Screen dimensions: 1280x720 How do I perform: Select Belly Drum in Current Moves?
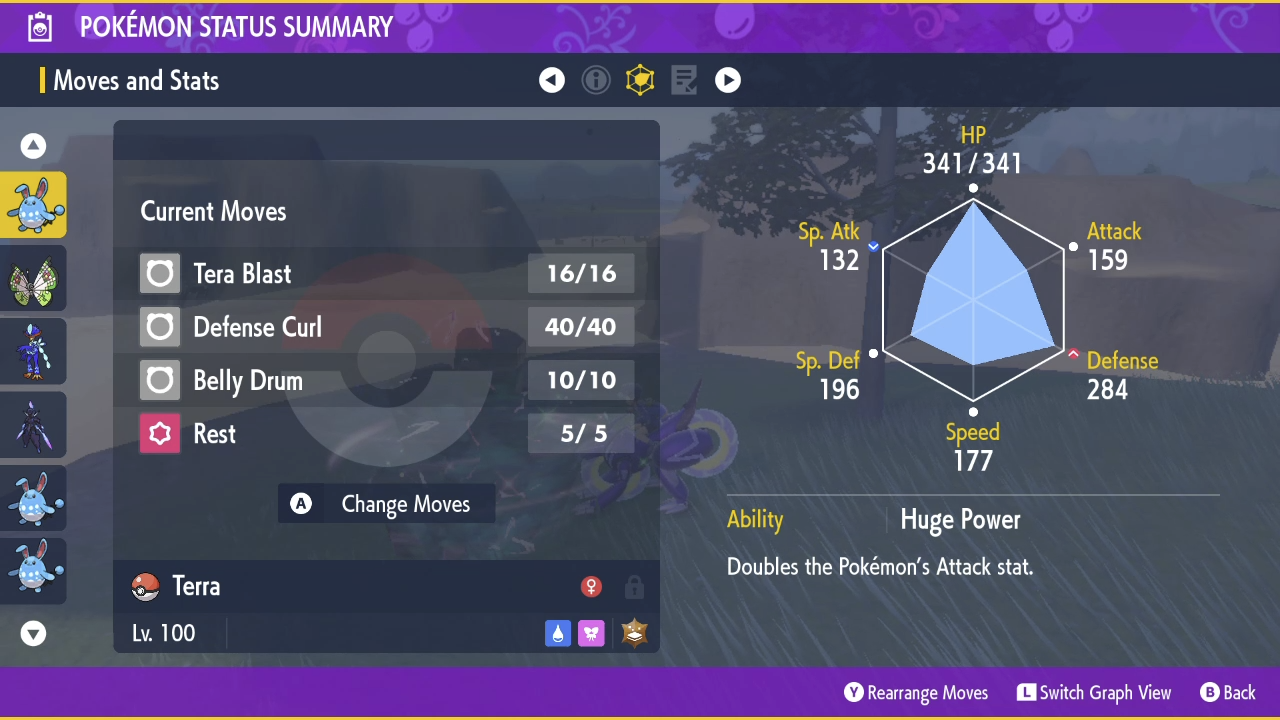coord(386,381)
